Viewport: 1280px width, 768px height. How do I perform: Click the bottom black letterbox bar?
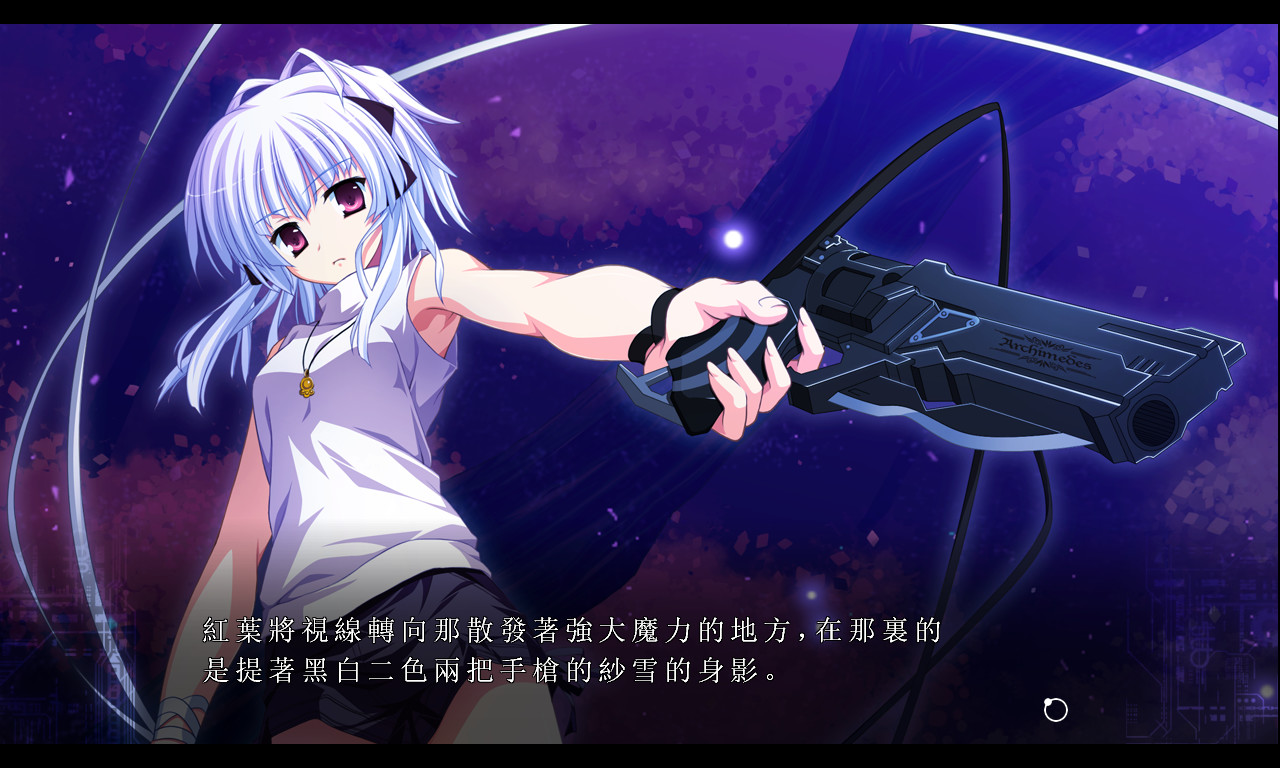640,758
